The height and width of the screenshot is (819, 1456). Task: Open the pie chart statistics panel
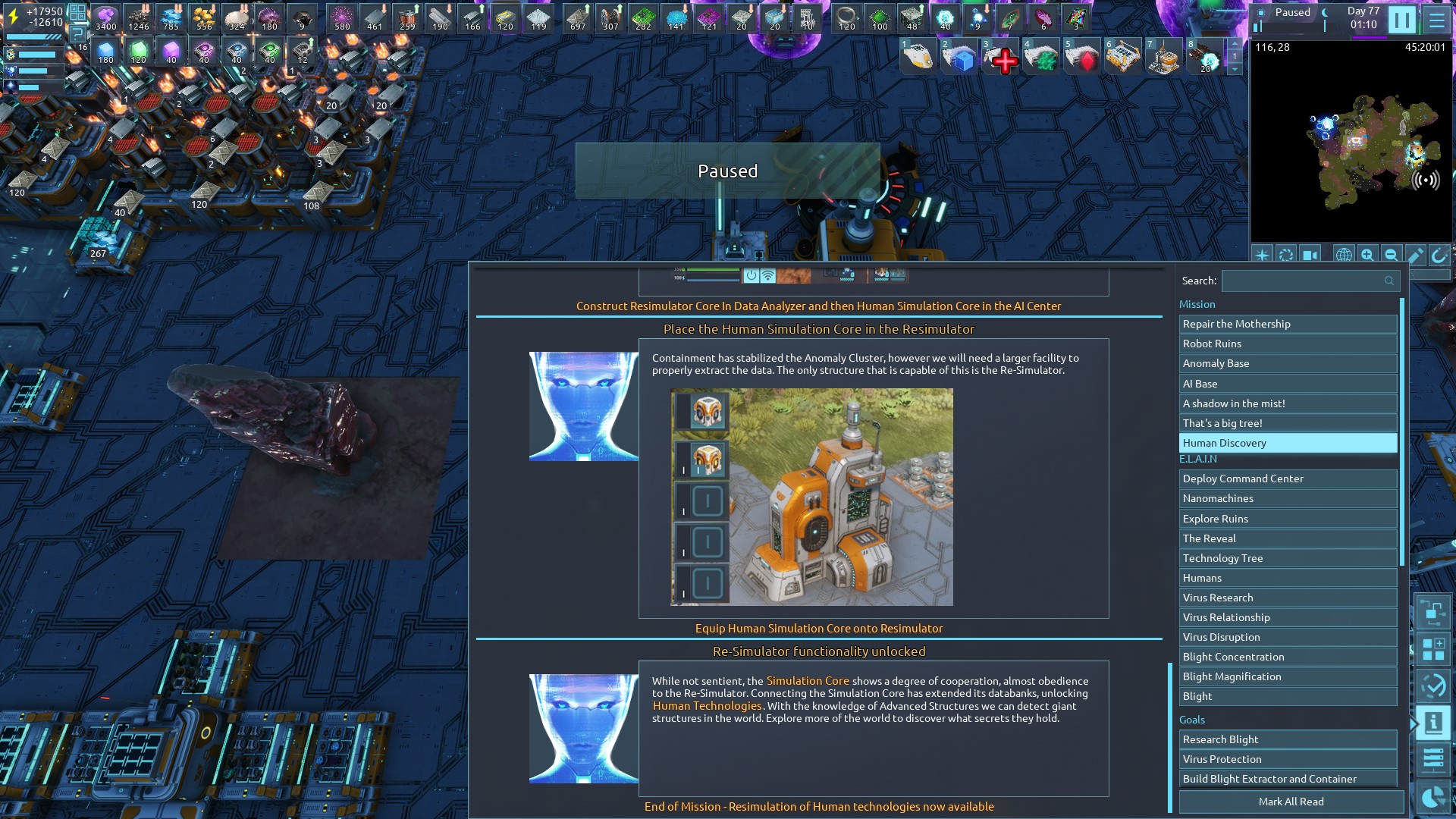(1432, 797)
